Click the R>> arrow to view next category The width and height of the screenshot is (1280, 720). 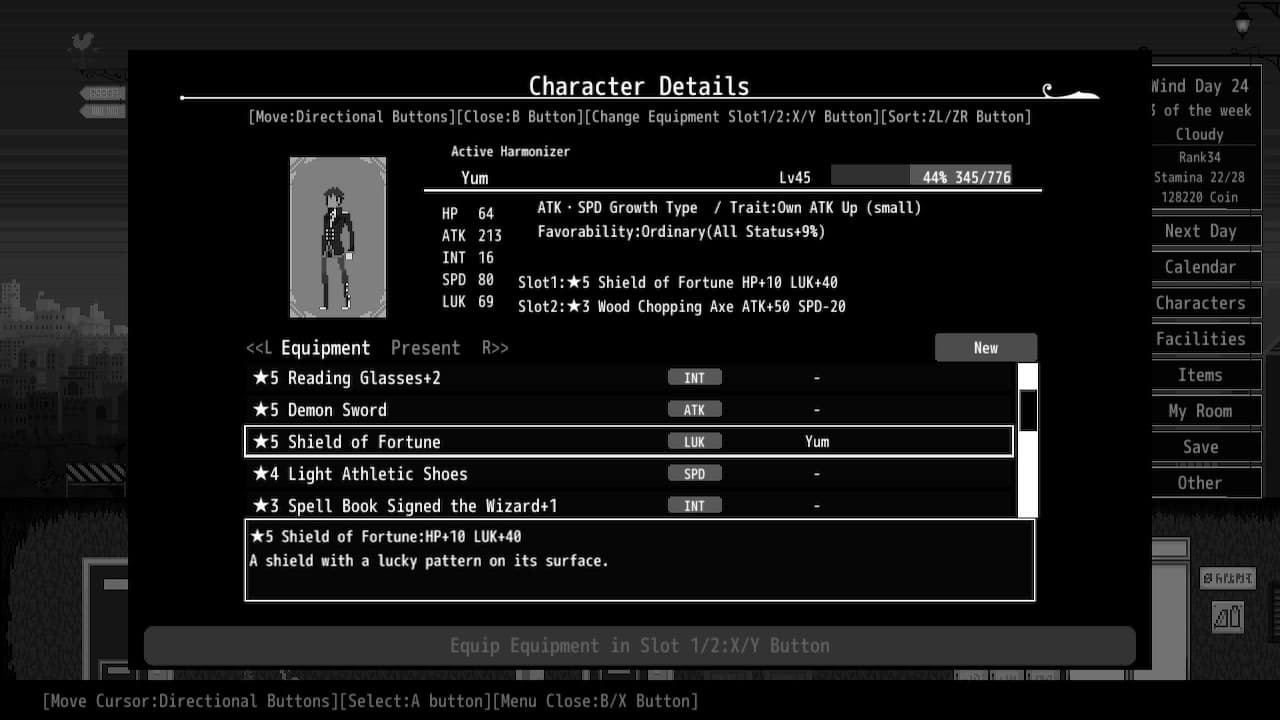(494, 348)
